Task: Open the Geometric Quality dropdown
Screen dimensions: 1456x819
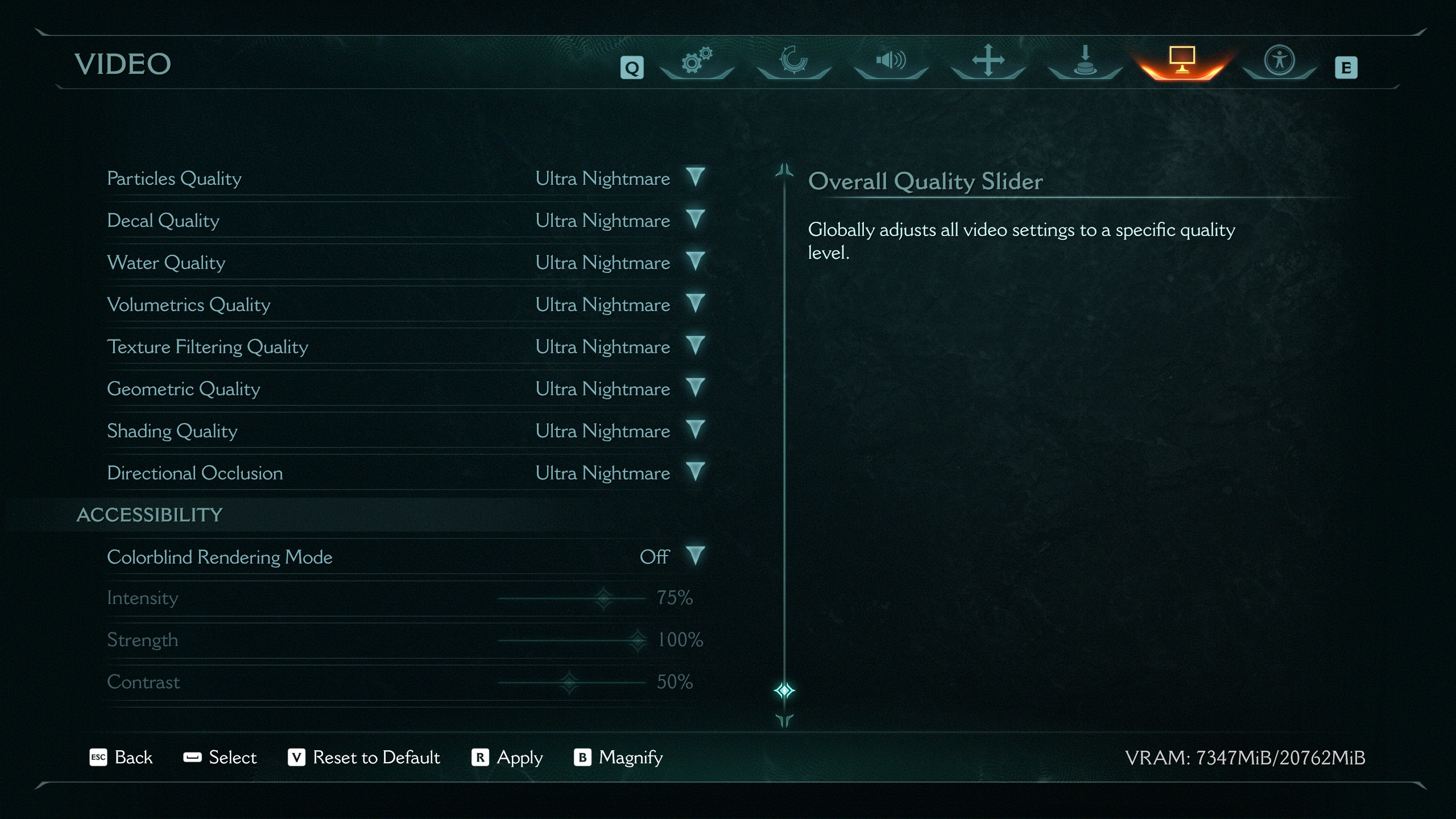Action: 695,388
